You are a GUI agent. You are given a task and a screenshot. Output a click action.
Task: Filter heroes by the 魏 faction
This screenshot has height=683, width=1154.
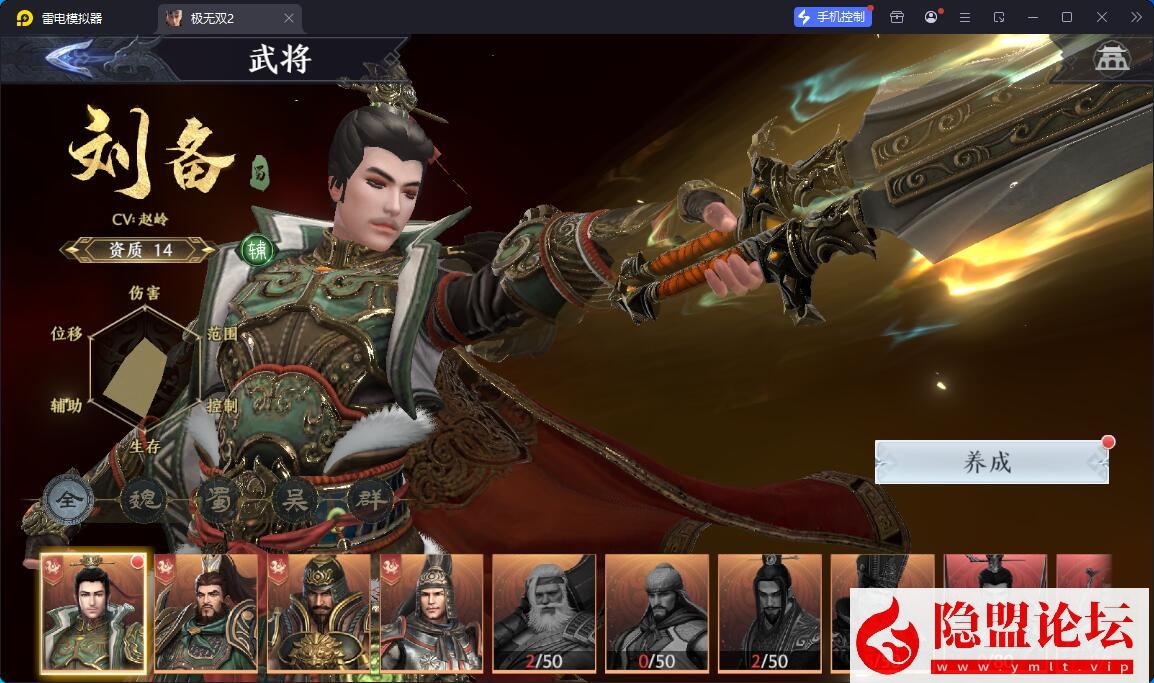pyautogui.click(x=144, y=499)
